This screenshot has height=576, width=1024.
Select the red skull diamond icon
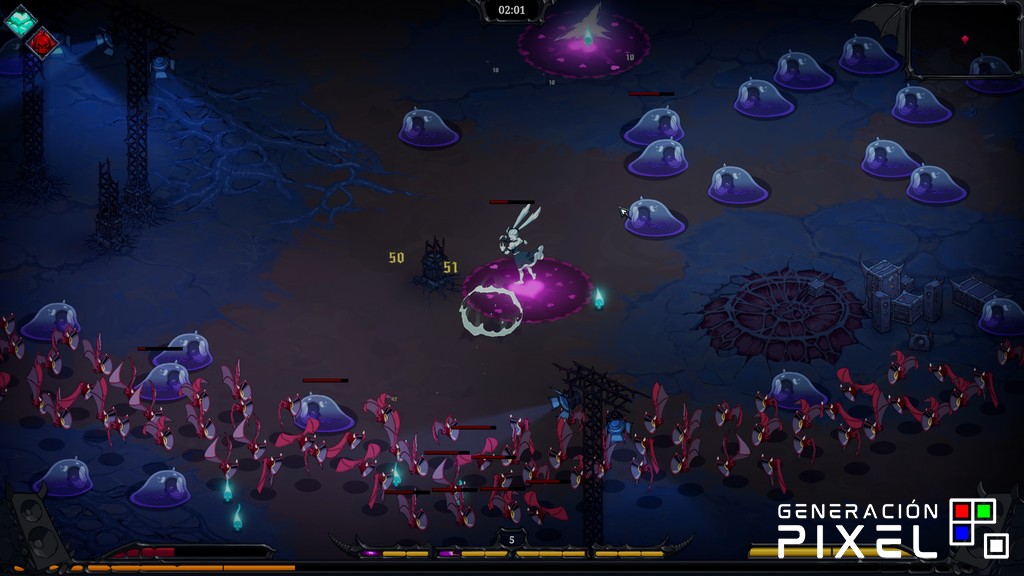point(43,43)
